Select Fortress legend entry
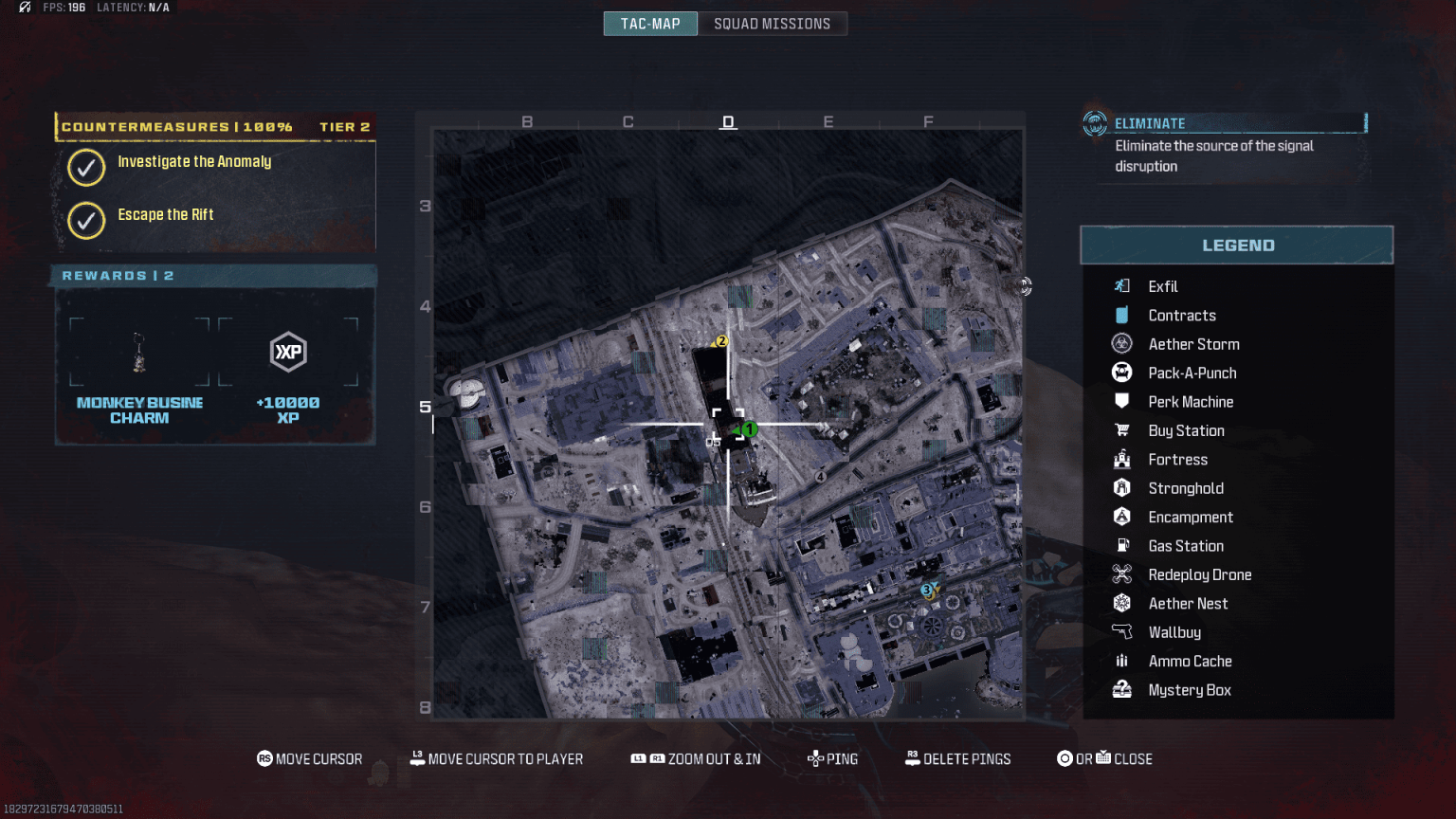This screenshot has width=1456, height=819. [1177, 460]
